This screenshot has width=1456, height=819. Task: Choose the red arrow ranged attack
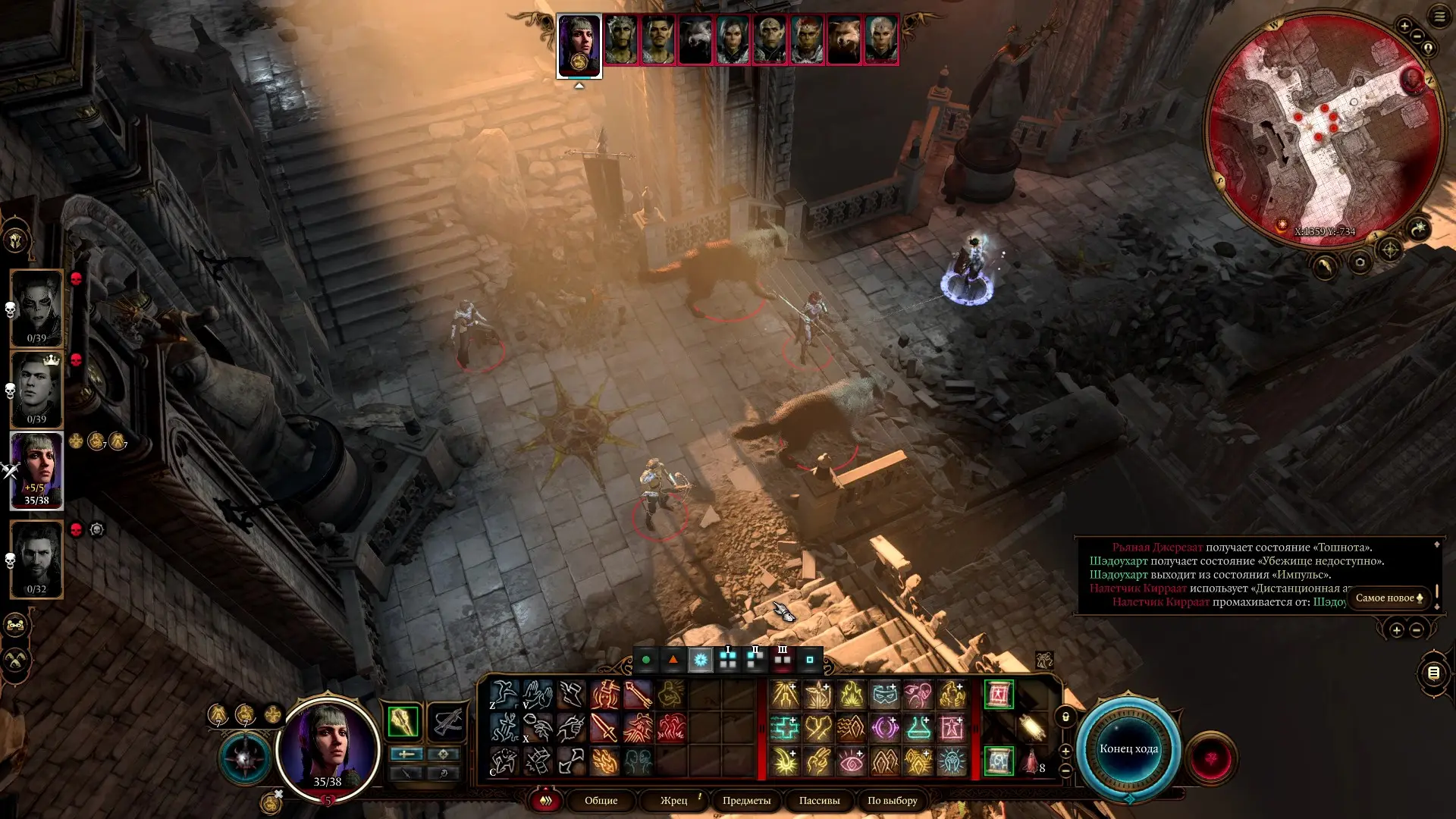638,695
